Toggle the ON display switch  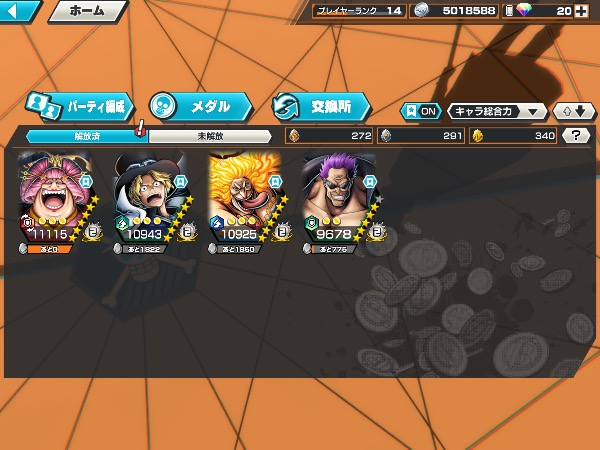pos(420,111)
